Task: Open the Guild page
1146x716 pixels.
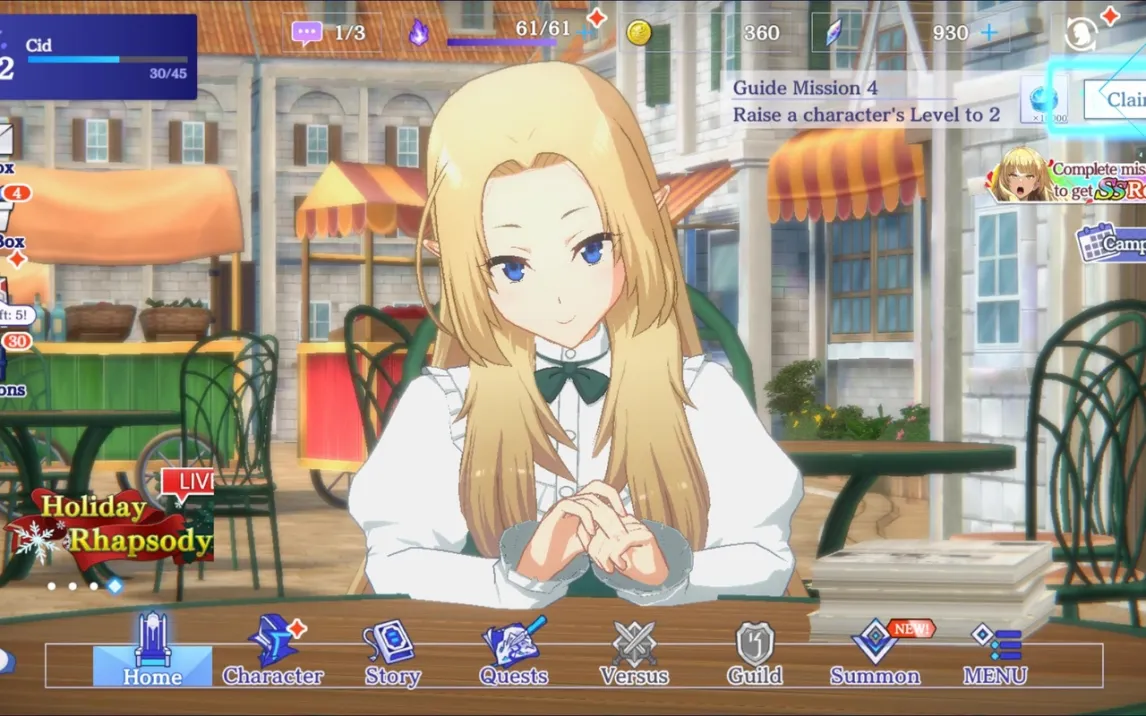Action: pos(755,651)
